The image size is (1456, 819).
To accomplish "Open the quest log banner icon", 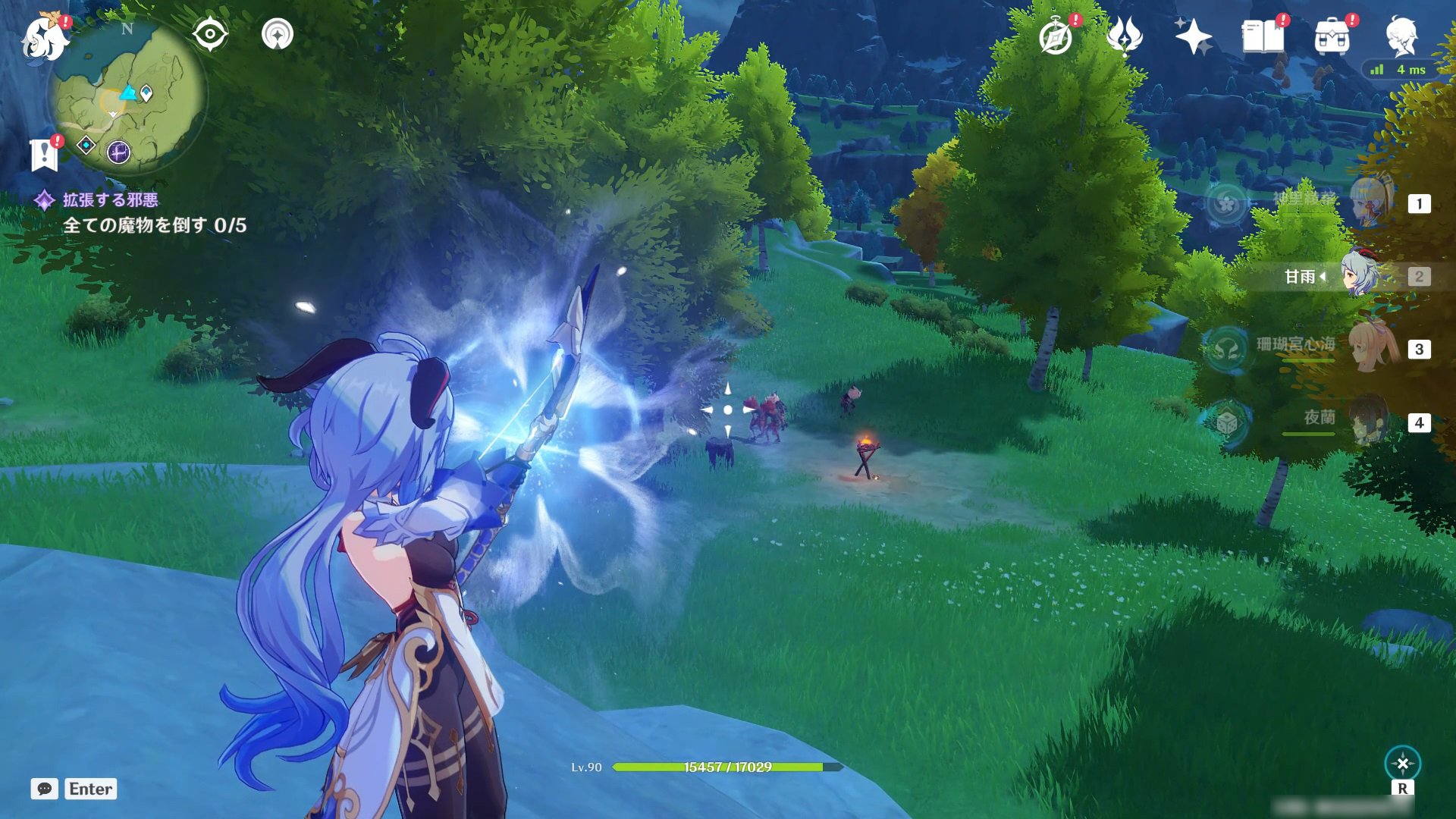I will coord(45,154).
